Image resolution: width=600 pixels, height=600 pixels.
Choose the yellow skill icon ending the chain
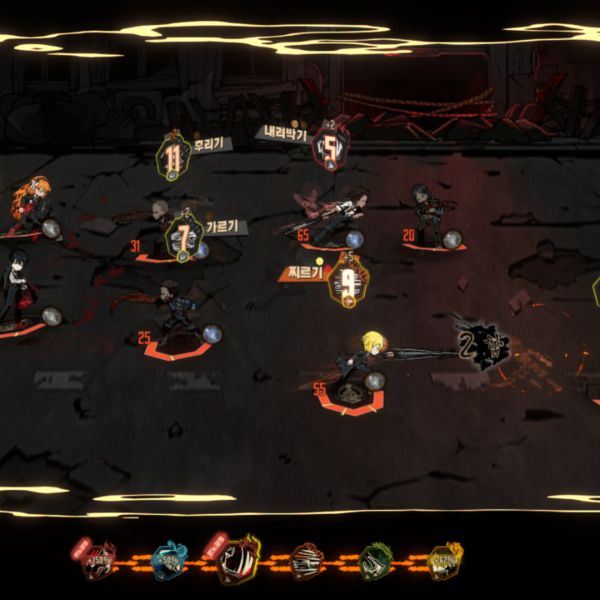[444, 563]
